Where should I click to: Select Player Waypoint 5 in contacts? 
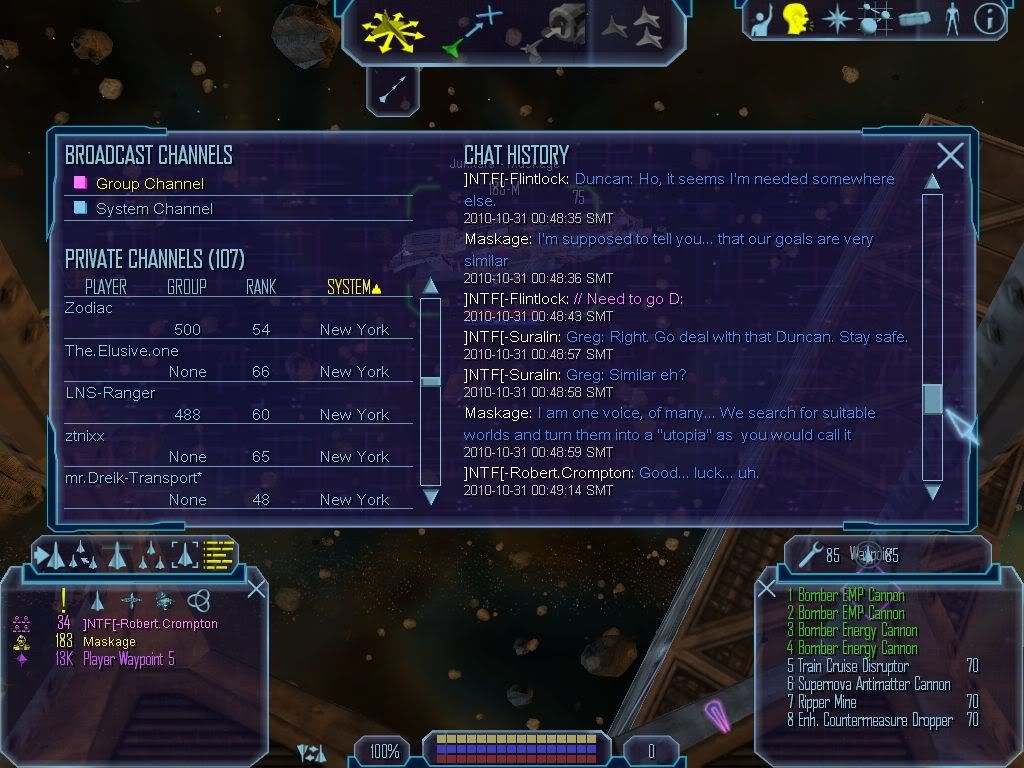(128, 659)
